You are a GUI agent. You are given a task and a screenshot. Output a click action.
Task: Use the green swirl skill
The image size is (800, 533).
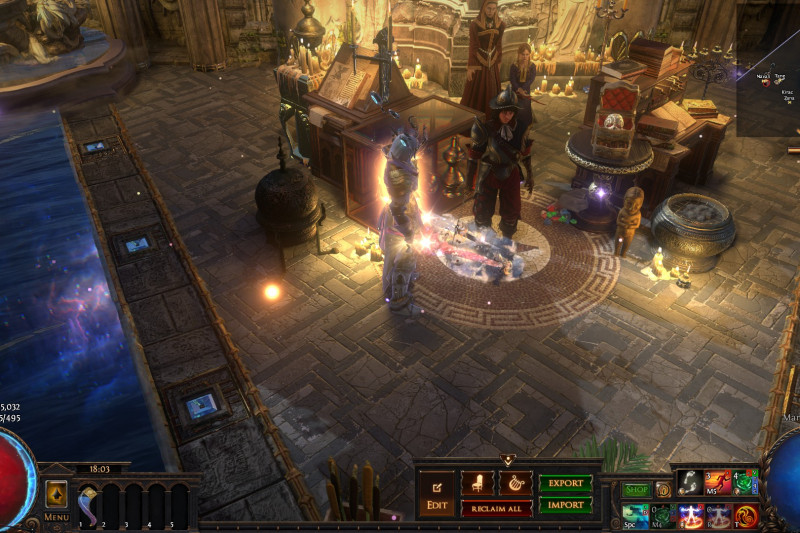746,483
